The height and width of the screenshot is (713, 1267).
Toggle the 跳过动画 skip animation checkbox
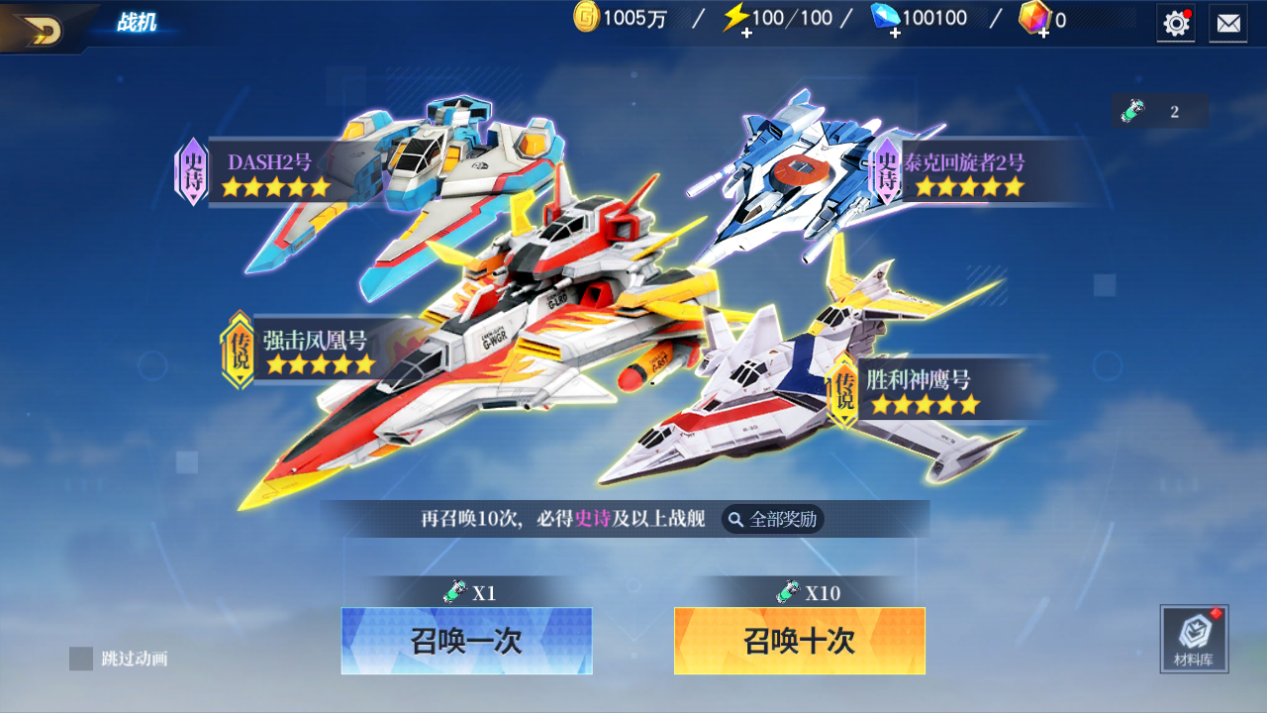[x=81, y=658]
